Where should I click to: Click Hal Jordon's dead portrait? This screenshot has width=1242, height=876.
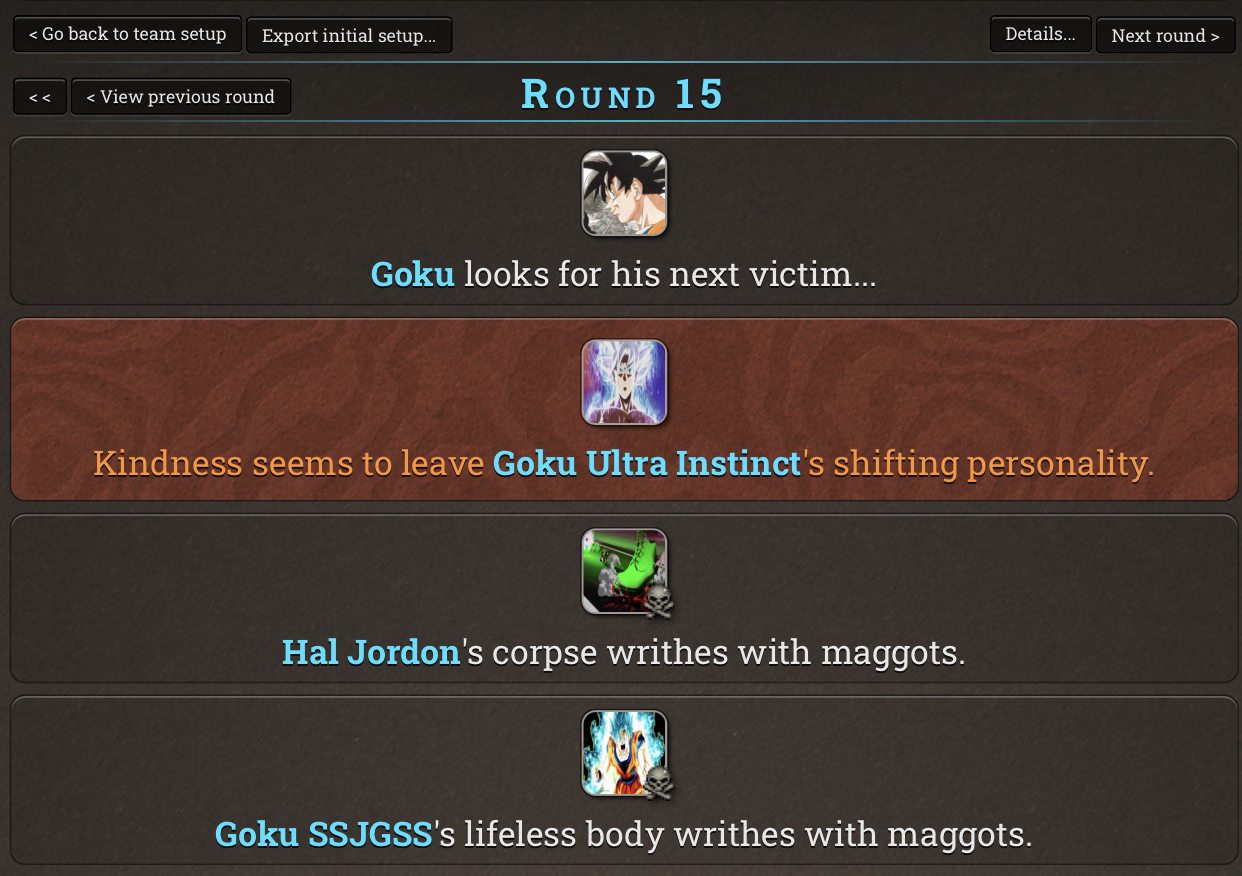click(624, 571)
